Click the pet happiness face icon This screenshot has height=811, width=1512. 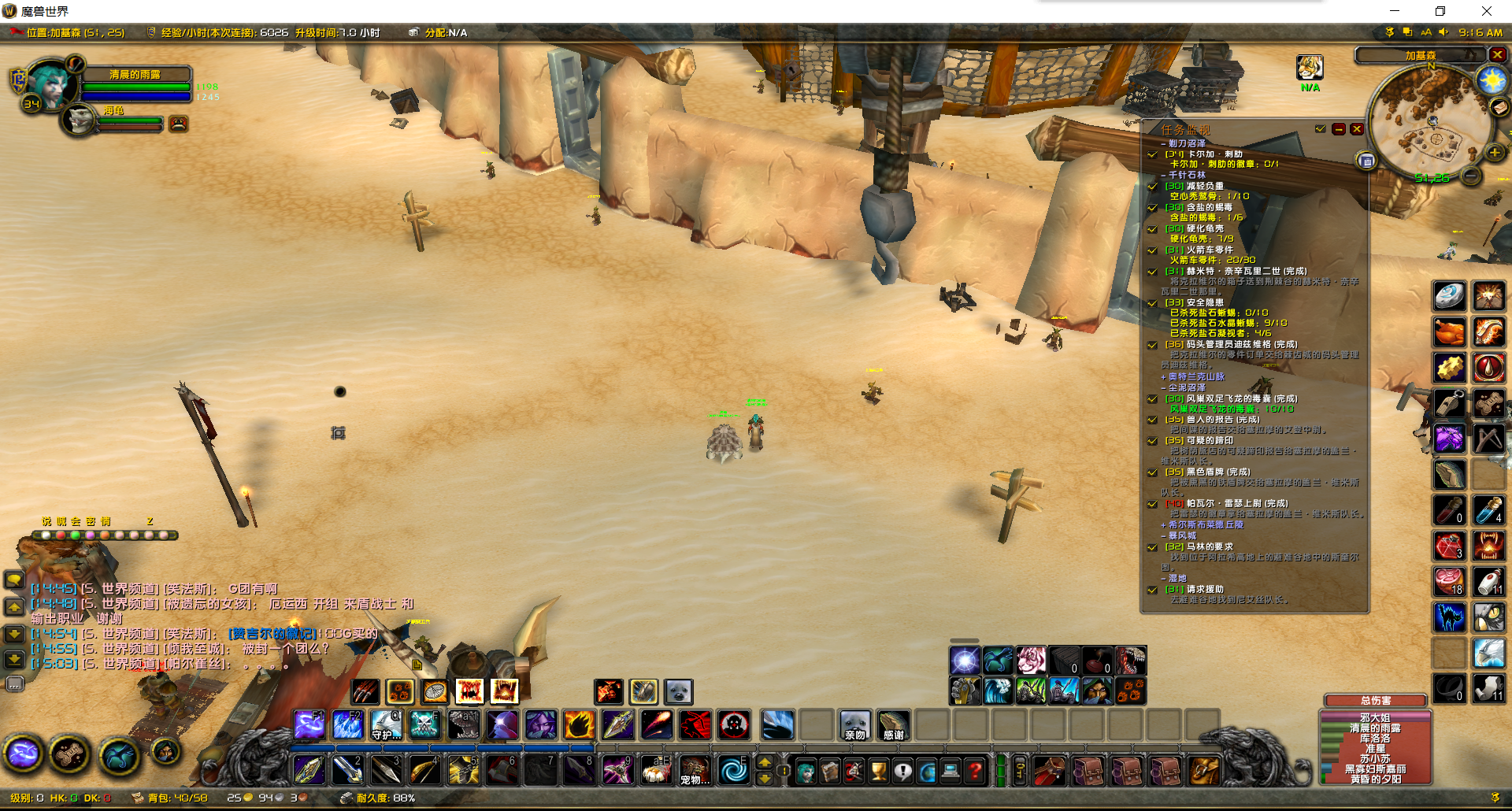(179, 124)
